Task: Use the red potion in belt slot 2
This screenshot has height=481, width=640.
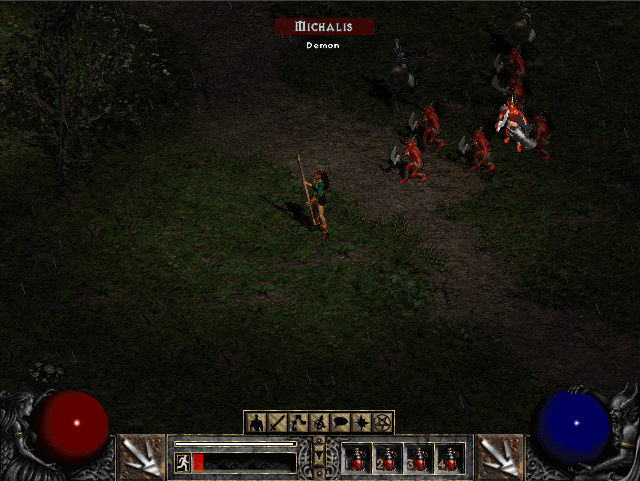Action: coord(388,459)
